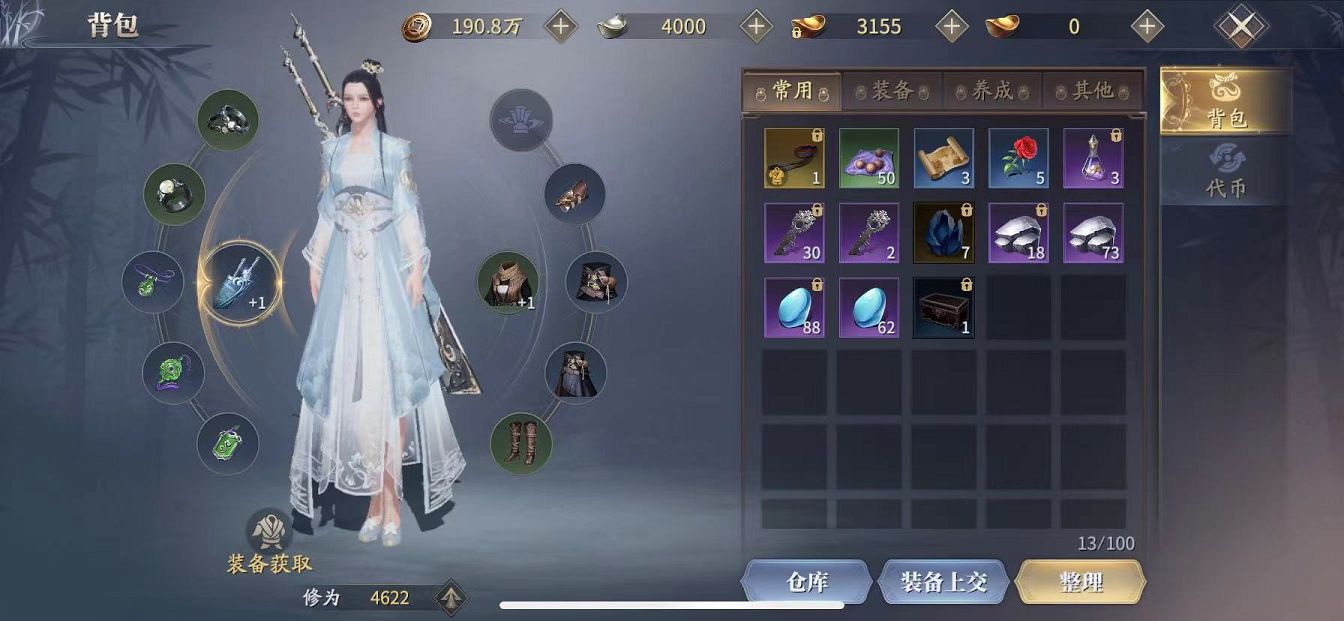
Task: Inspect the equipped boots slot
Action: [x=521, y=443]
